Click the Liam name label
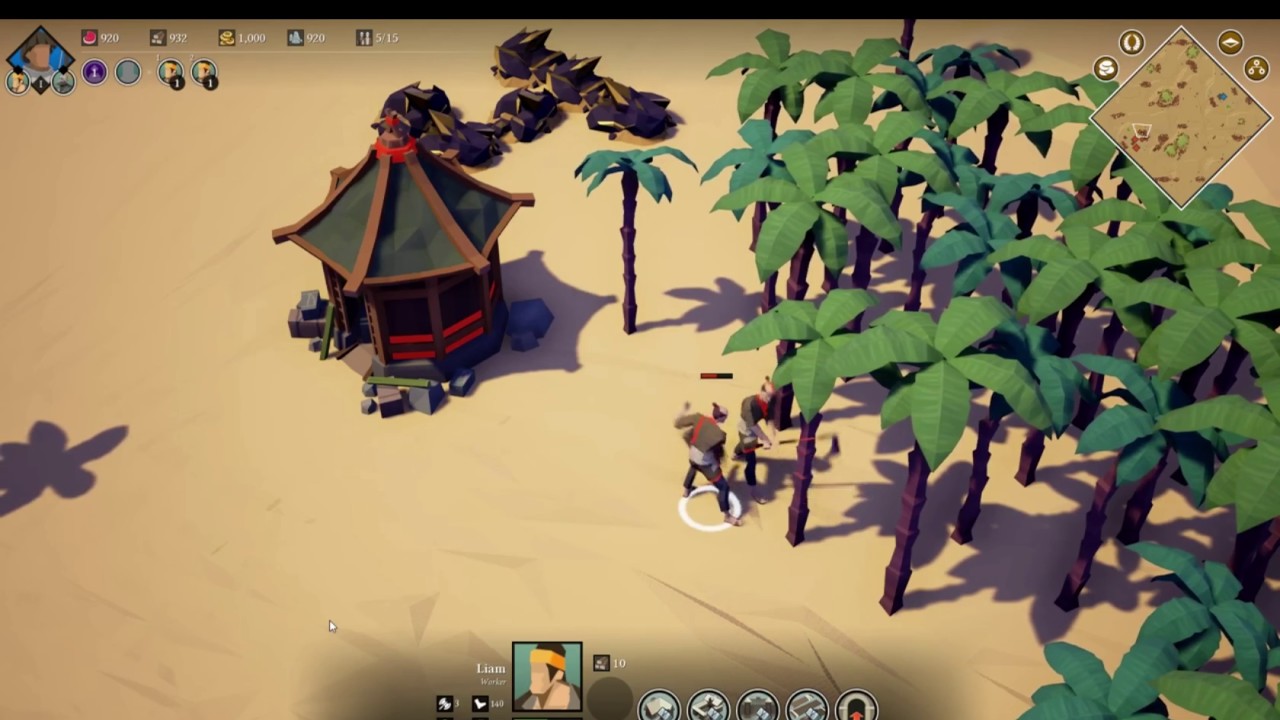The image size is (1280, 720). tap(490, 667)
